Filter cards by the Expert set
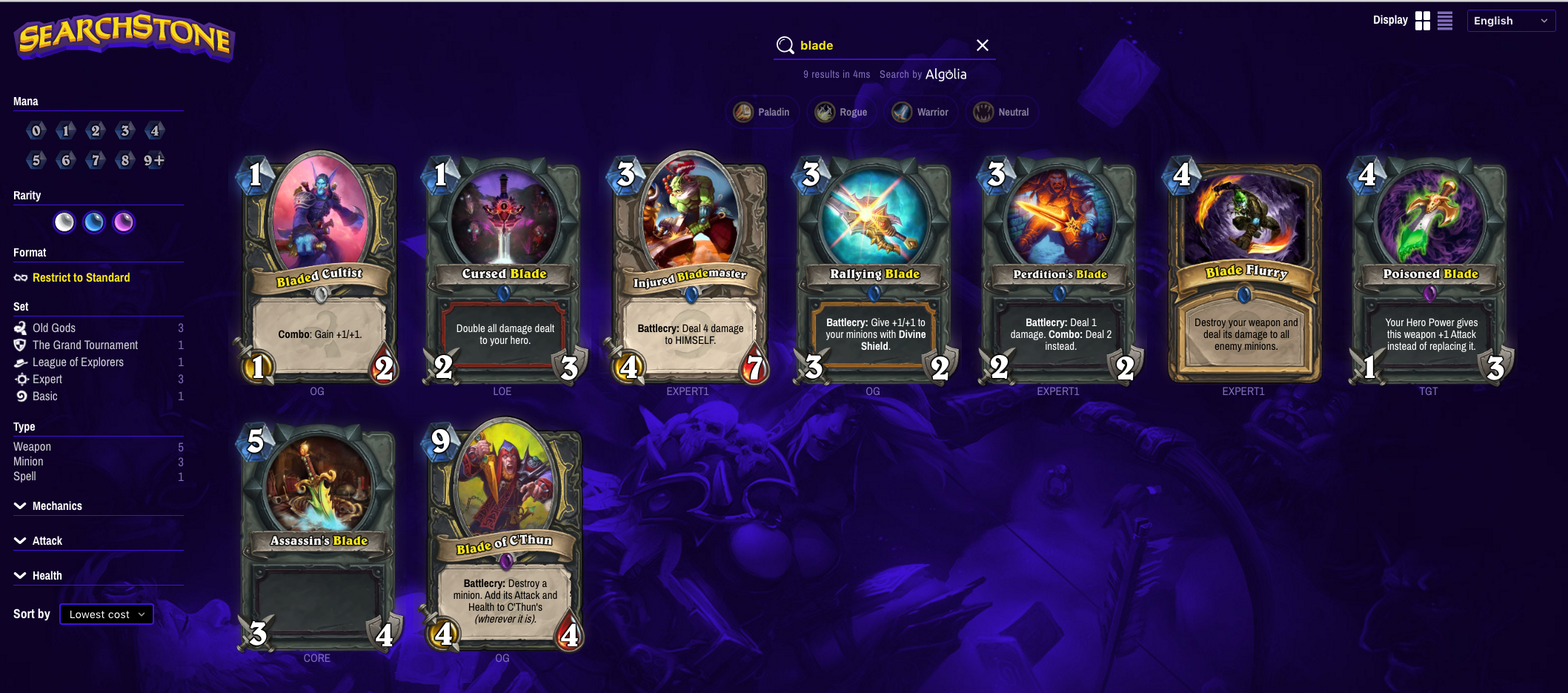This screenshot has width=1568, height=693. pos(47,379)
